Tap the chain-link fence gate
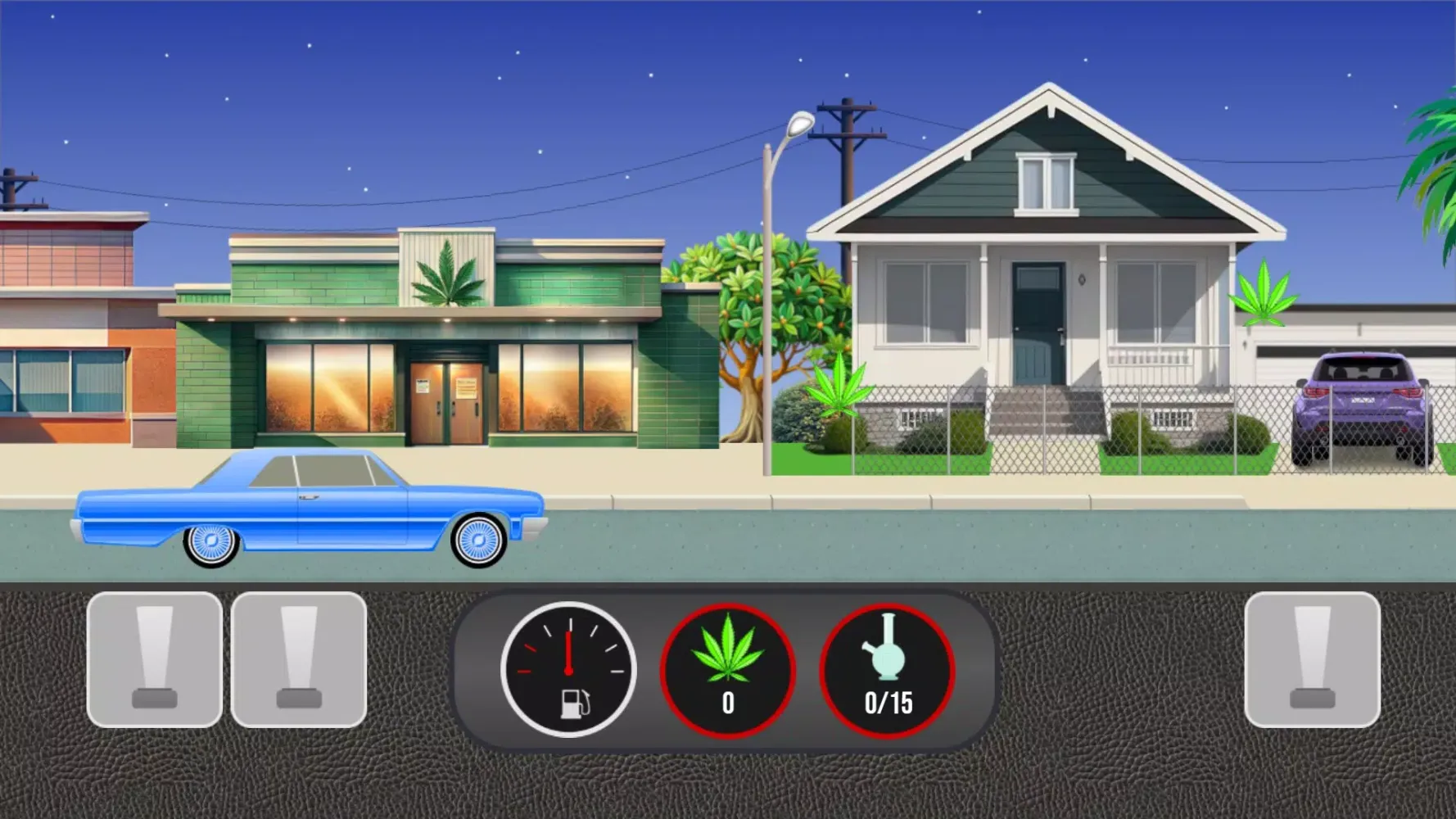The width and height of the screenshot is (1456, 819). tap(1042, 438)
